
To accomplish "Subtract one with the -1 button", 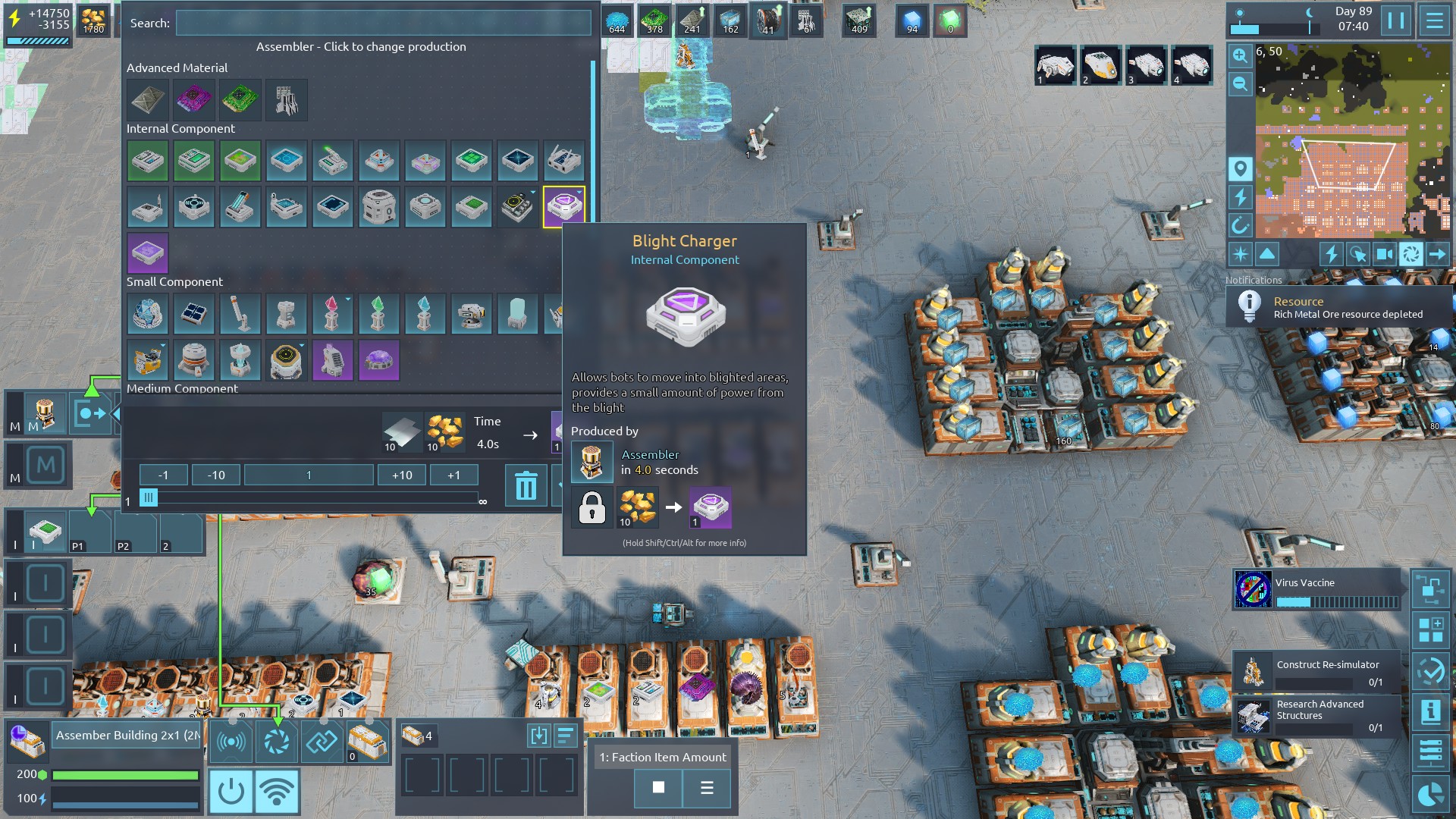I will [x=163, y=475].
